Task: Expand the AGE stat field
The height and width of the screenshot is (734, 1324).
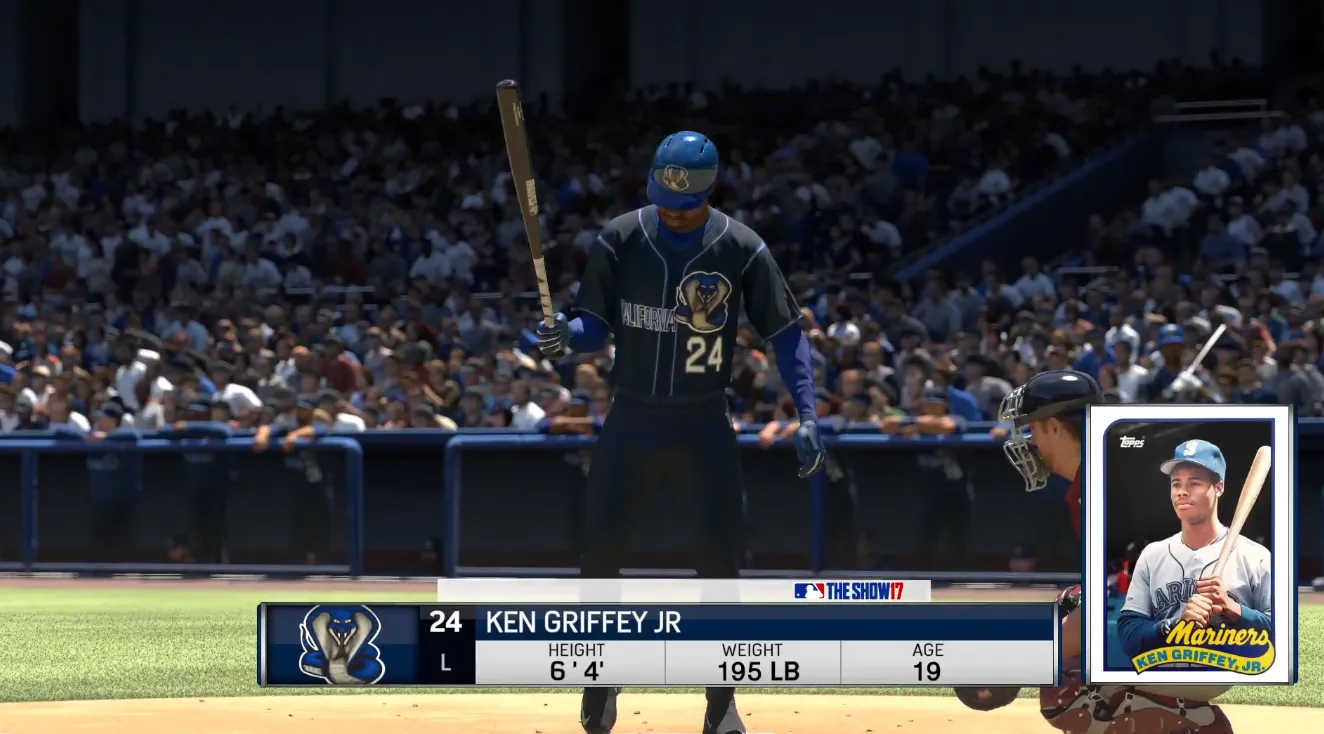Action: point(928,658)
